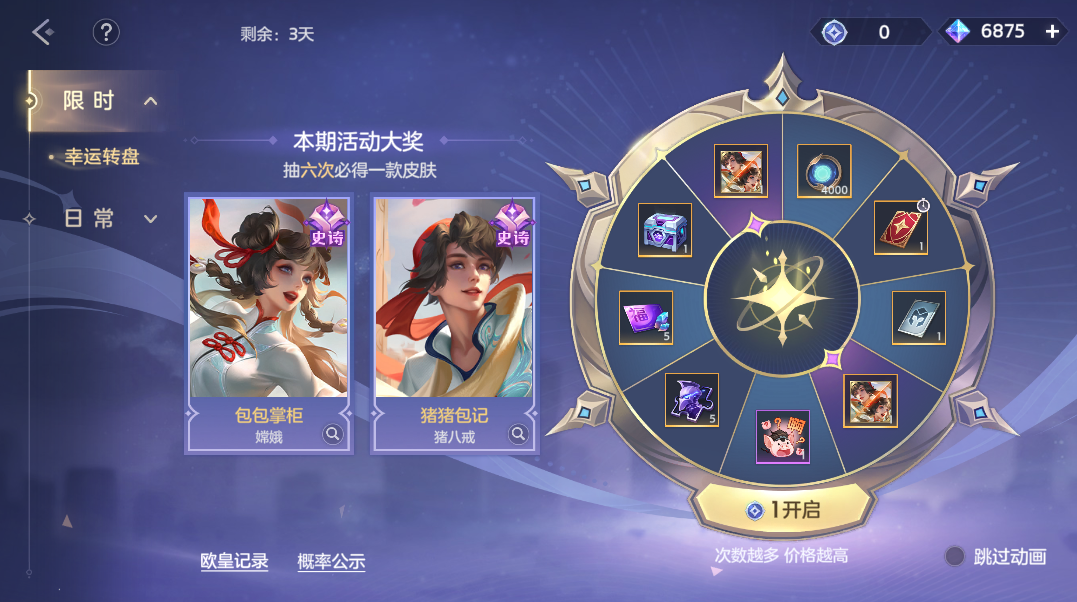View the pig emote prize
Viewport: 1077px width, 602px height.
pos(782,437)
